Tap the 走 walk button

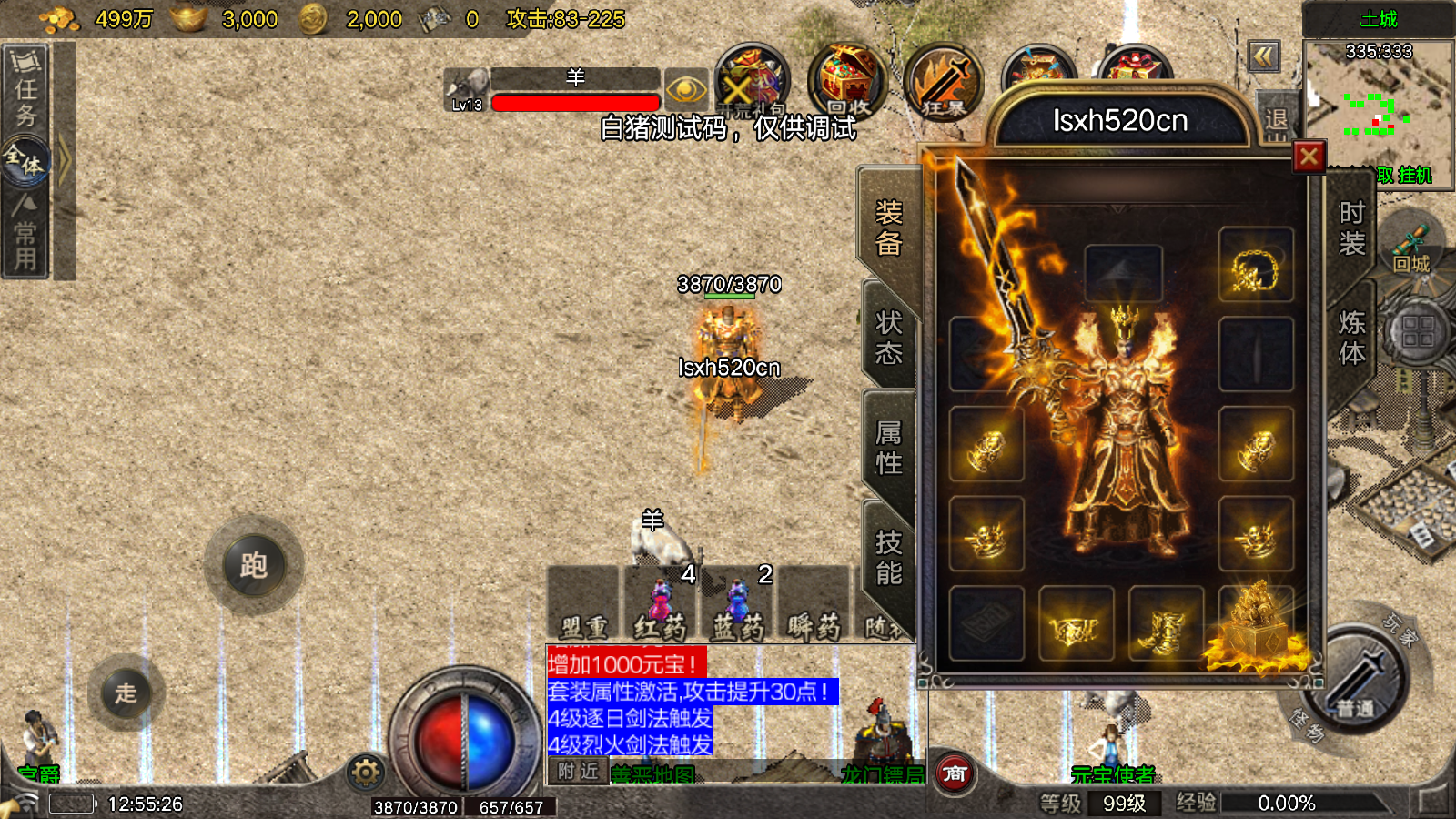pos(126,693)
